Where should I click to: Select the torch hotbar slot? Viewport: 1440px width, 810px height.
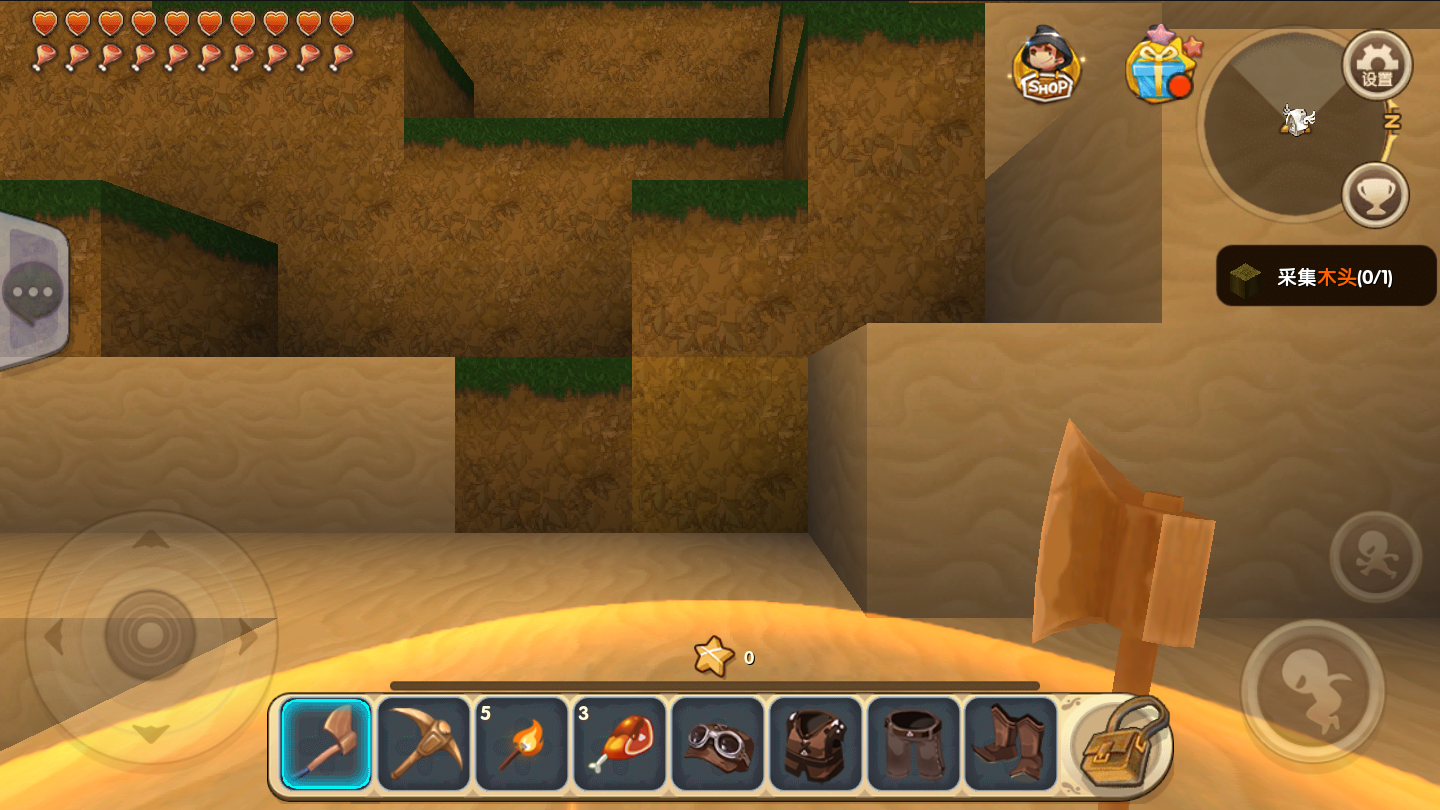pos(522,744)
